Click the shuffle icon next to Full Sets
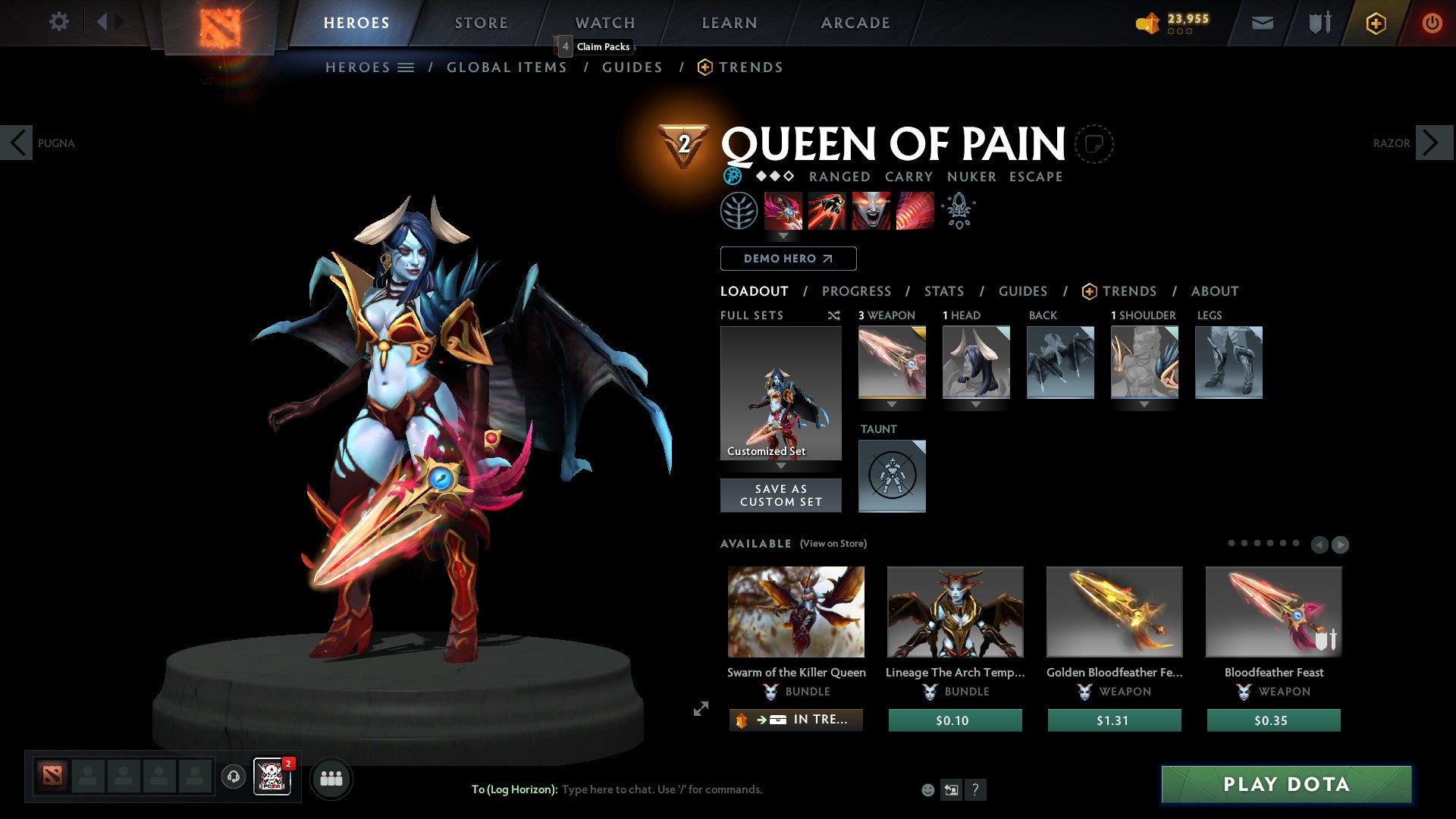This screenshot has width=1456, height=819. coord(833,315)
